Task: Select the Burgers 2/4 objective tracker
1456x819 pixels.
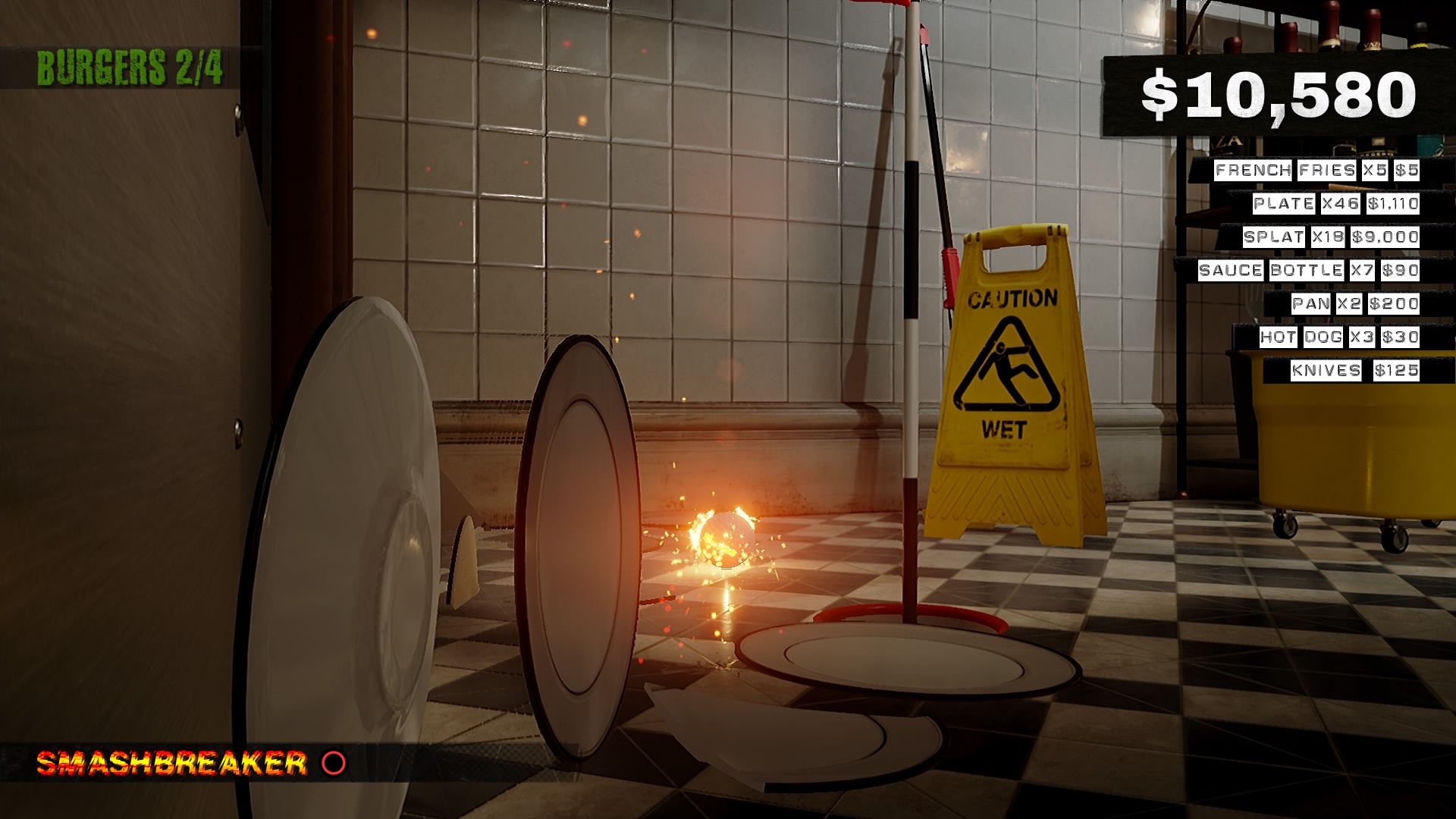Action: coord(130,68)
